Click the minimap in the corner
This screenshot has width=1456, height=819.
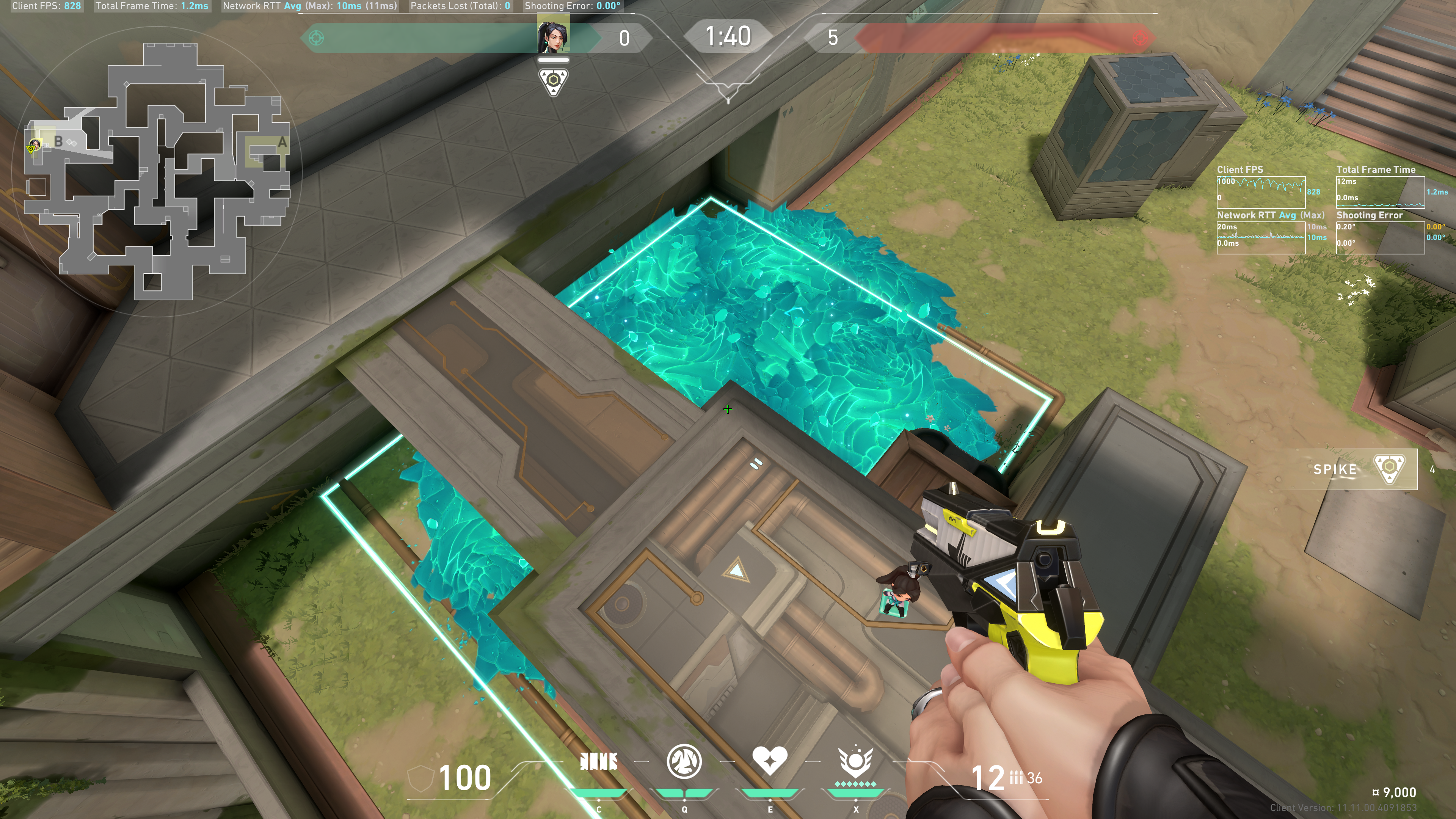(155, 169)
